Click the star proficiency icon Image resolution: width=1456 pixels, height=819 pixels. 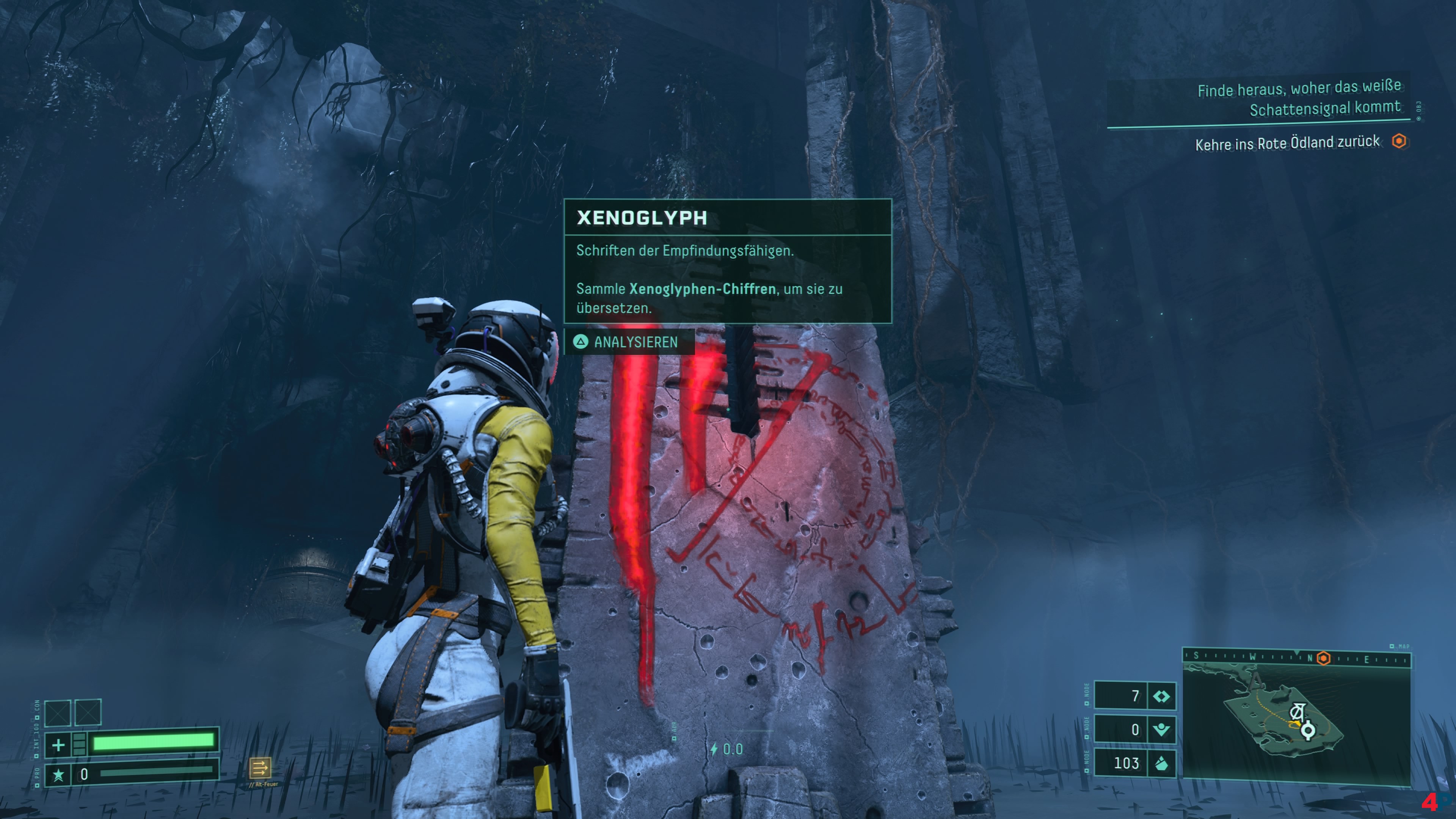58,774
